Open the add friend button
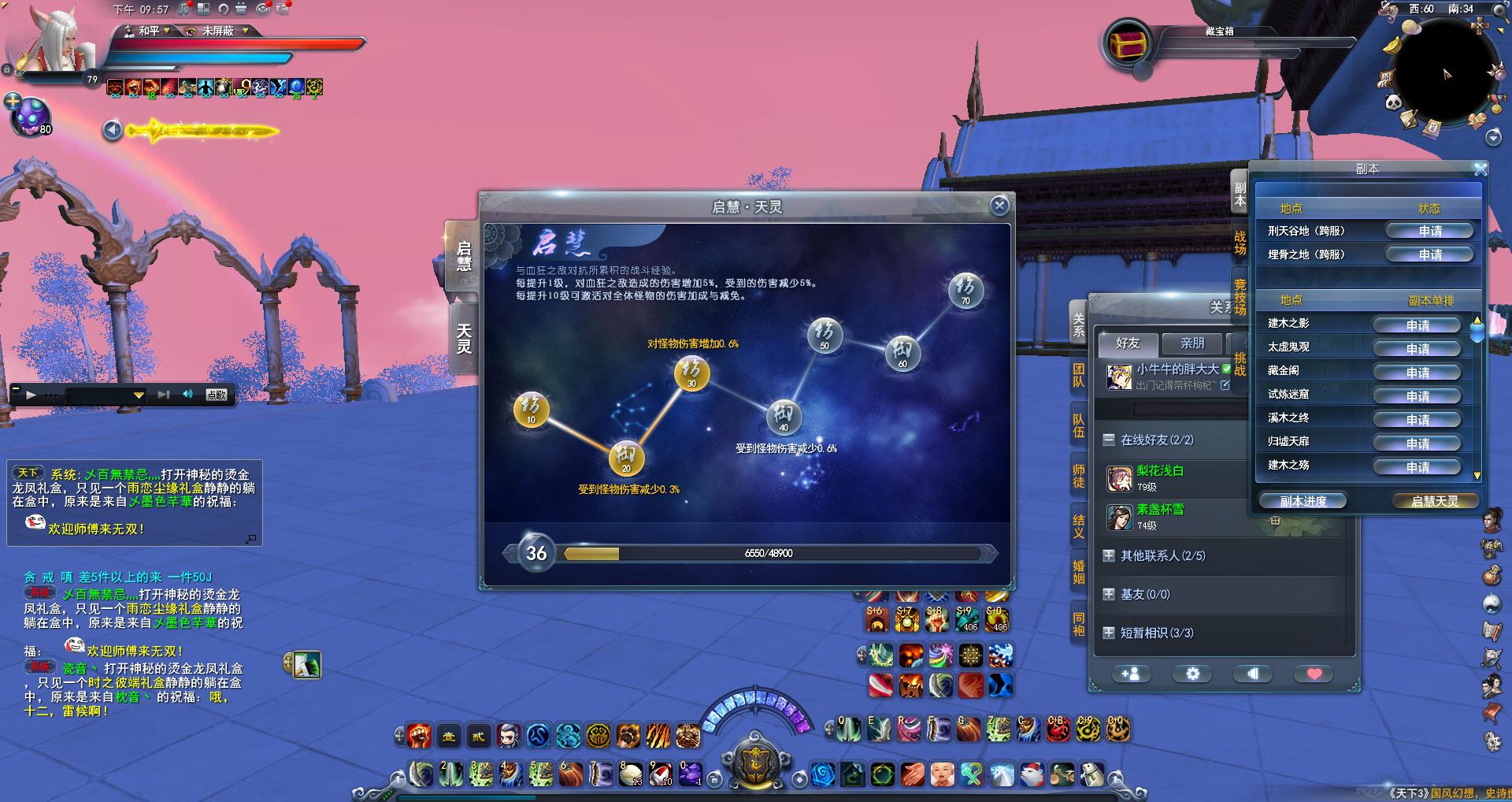Screen dimensions: 1512x802 pyautogui.click(x=1130, y=674)
